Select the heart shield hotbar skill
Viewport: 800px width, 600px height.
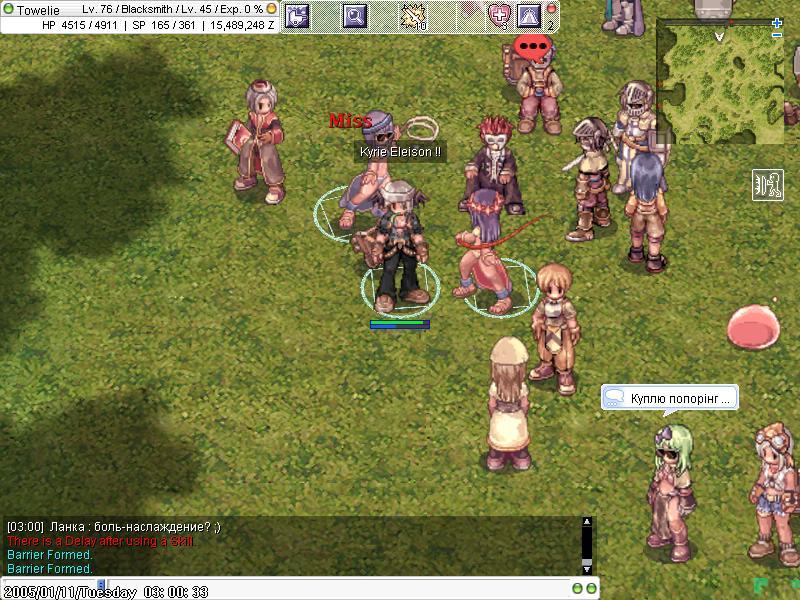click(x=500, y=15)
